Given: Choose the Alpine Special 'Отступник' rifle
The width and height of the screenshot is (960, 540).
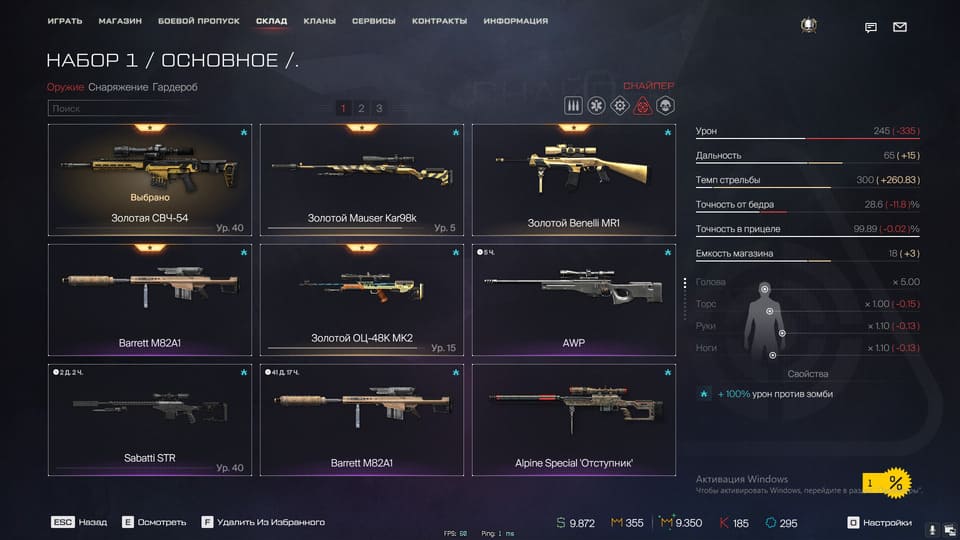Looking at the screenshot, I should 573,419.
